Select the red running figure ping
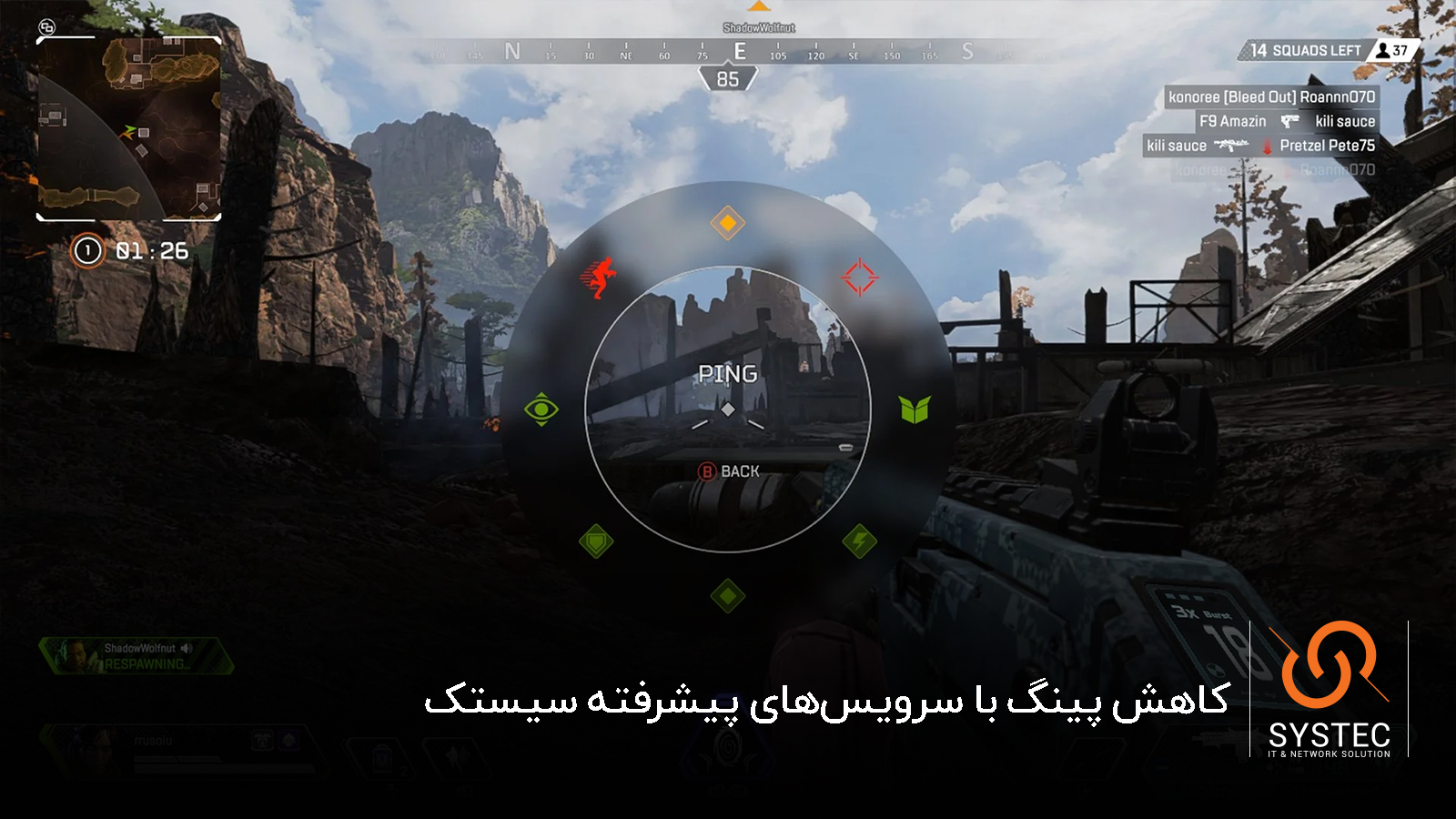This screenshot has width=1456, height=819. point(598,278)
